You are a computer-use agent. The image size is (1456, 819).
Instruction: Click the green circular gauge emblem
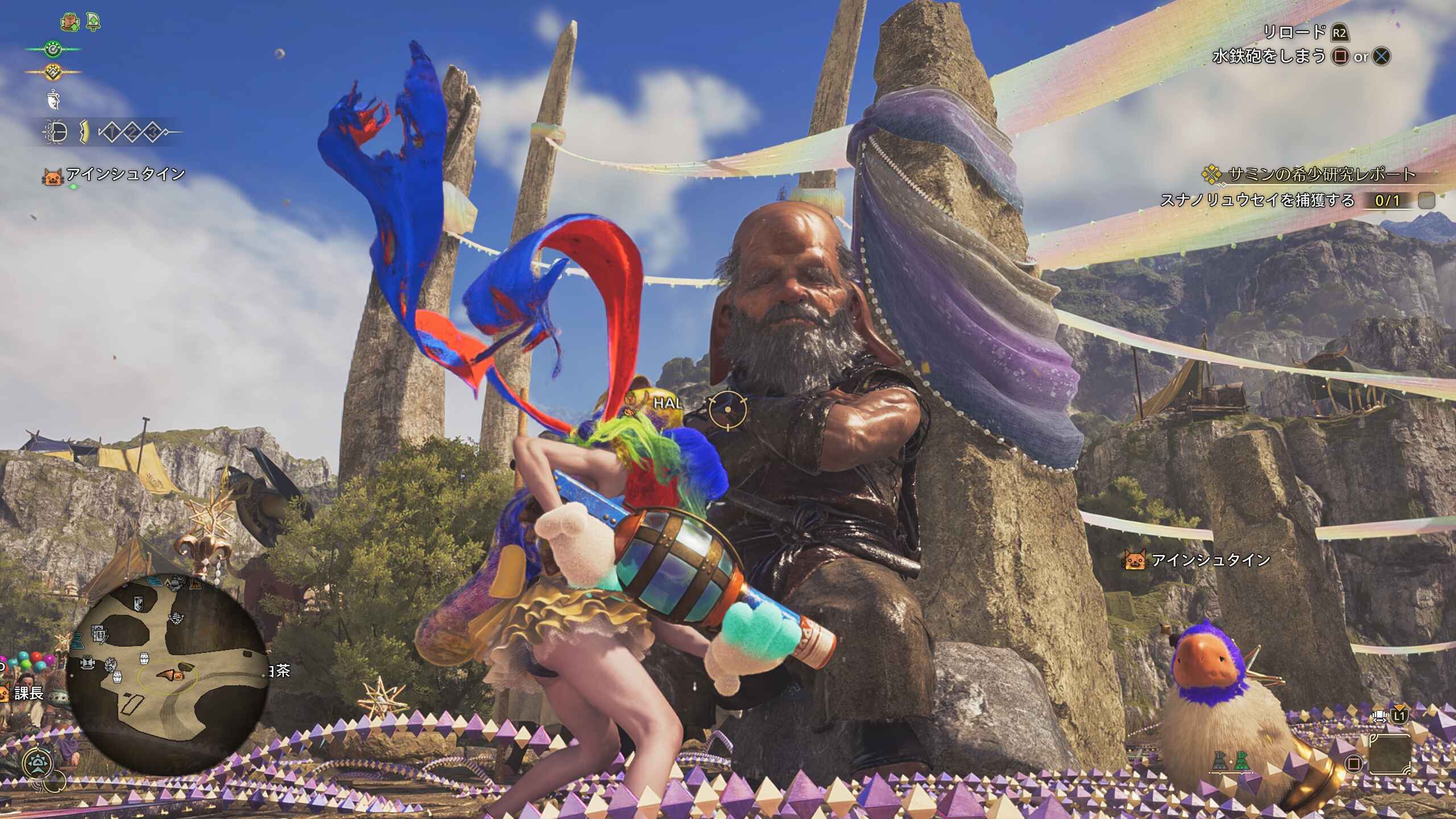coord(53,49)
